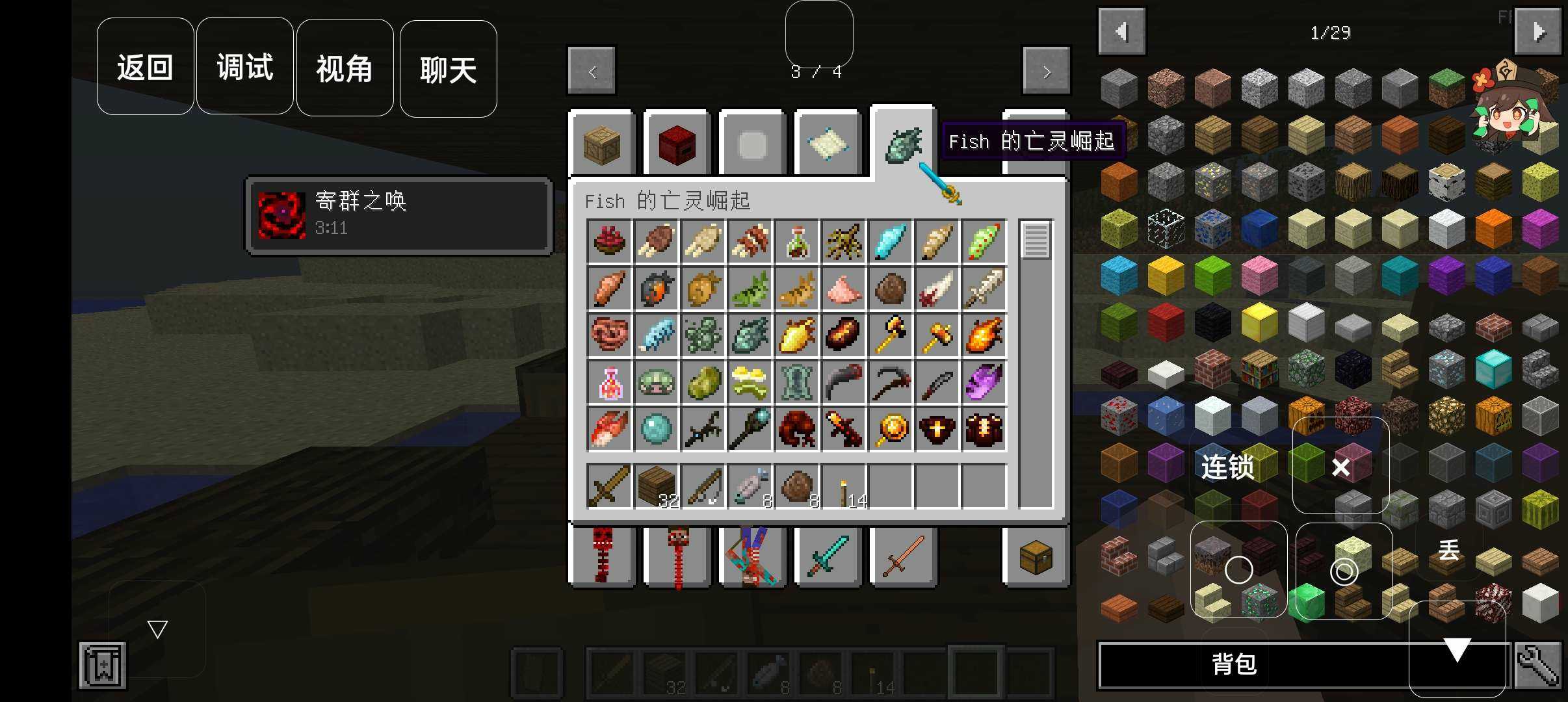This screenshot has height=702, width=1568.
Task: Enable the circle crosshair targeting toggle
Action: (x=1239, y=570)
